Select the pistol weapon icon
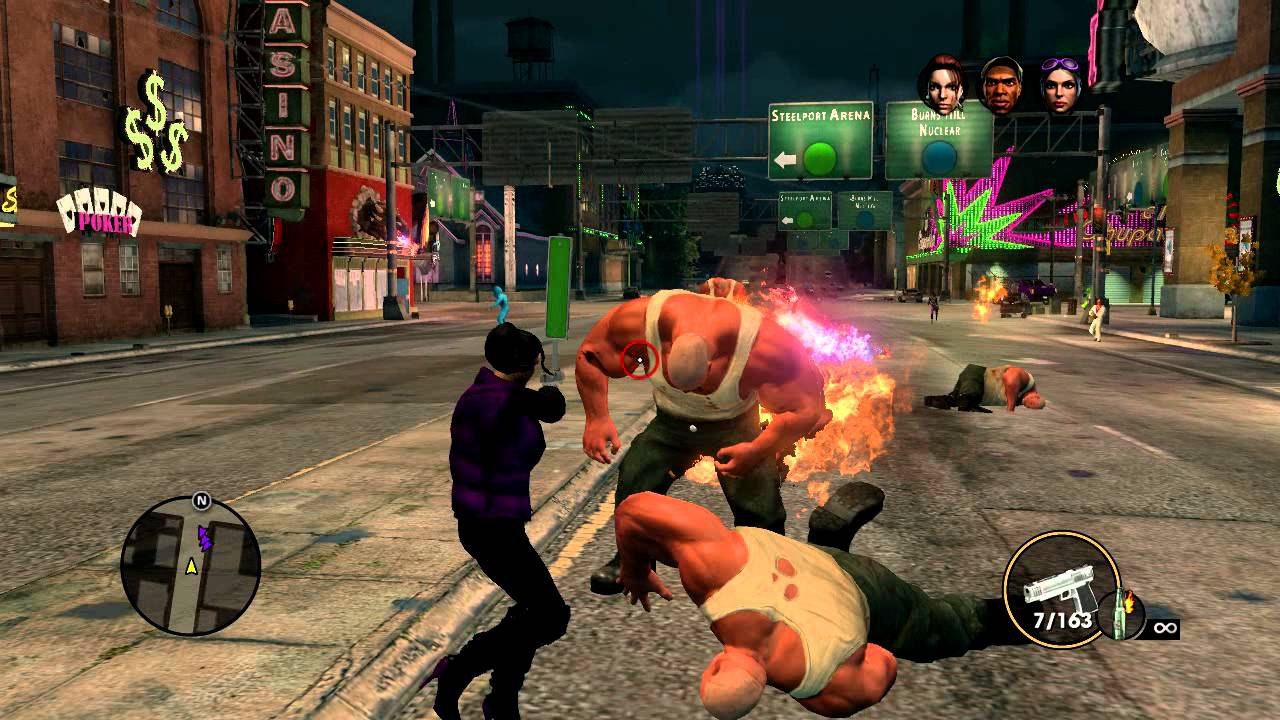The width and height of the screenshot is (1280, 720). (x=1058, y=589)
